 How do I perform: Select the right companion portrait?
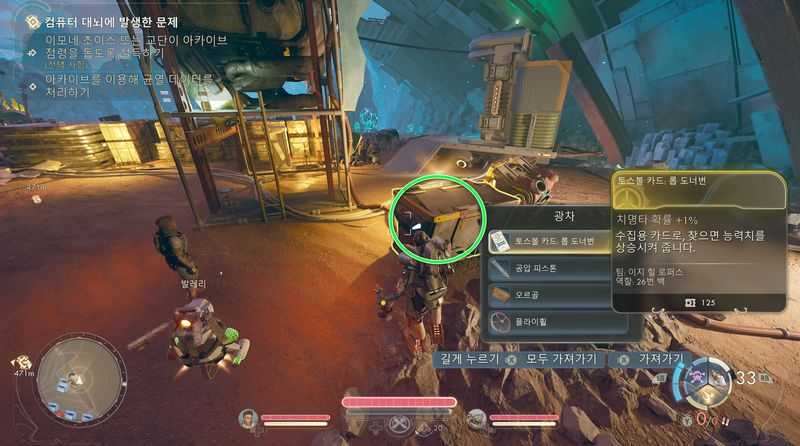(x=477, y=419)
